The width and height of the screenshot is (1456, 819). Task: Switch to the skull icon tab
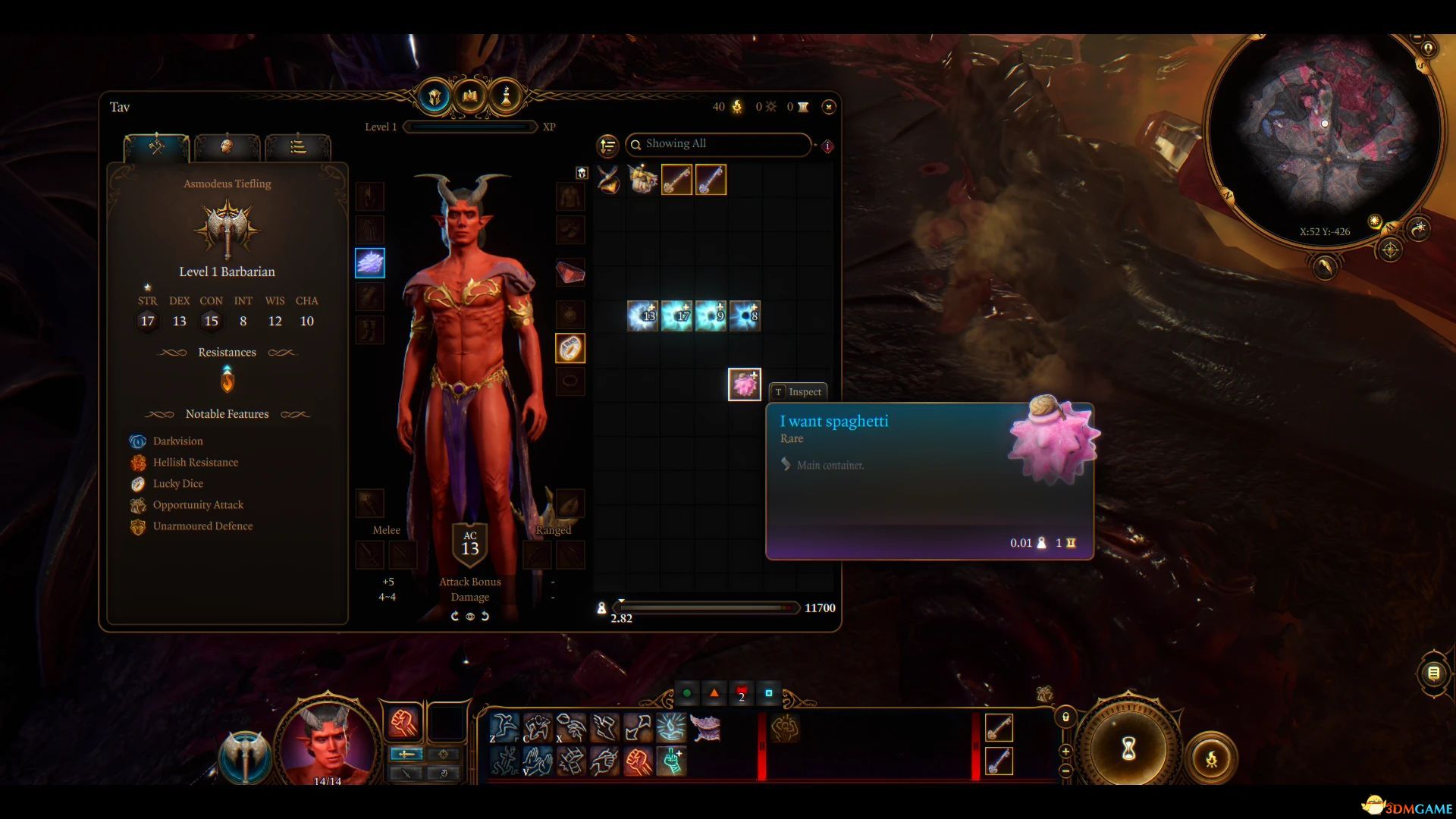tap(227, 146)
